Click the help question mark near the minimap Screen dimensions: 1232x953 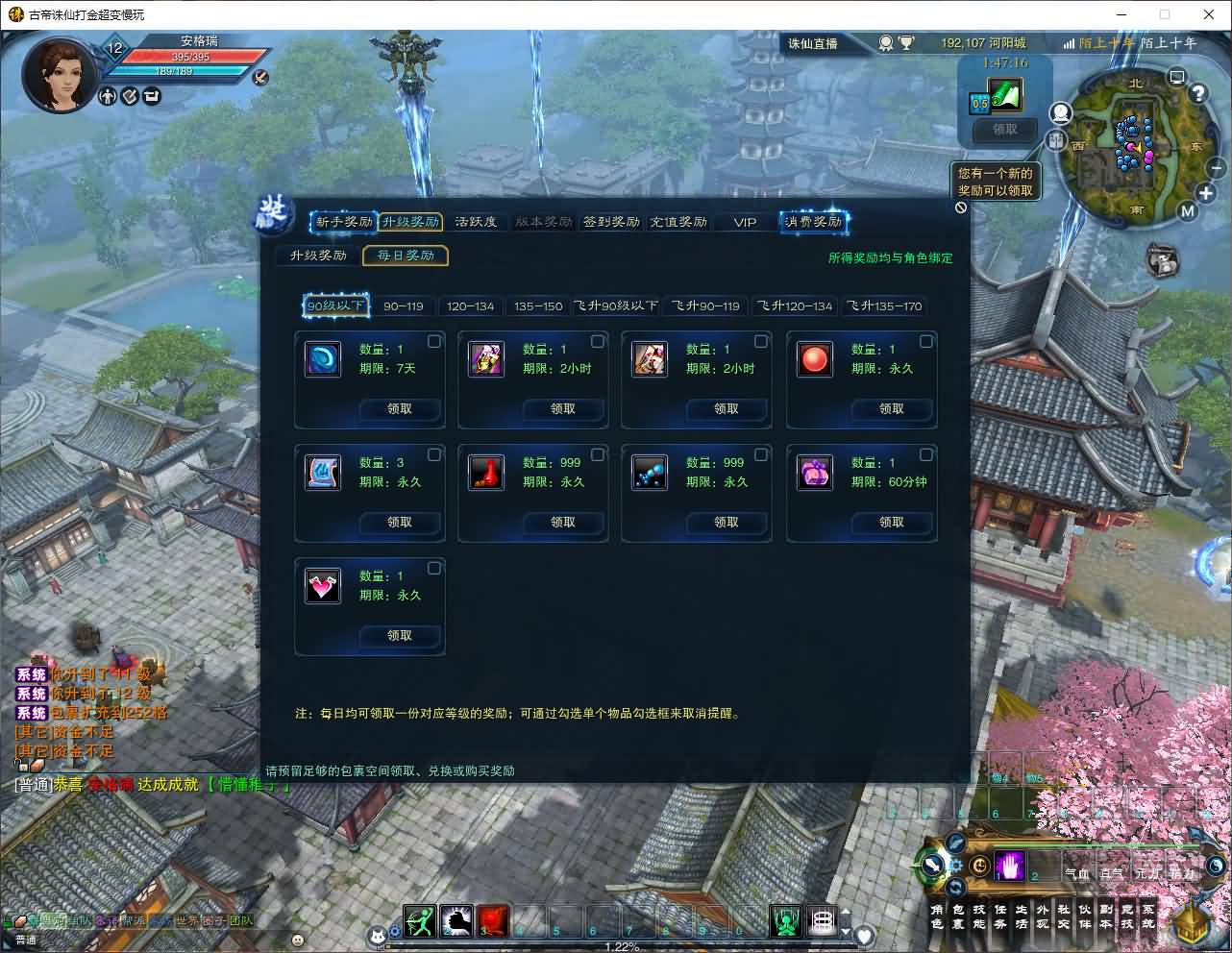pyautogui.click(x=1196, y=92)
